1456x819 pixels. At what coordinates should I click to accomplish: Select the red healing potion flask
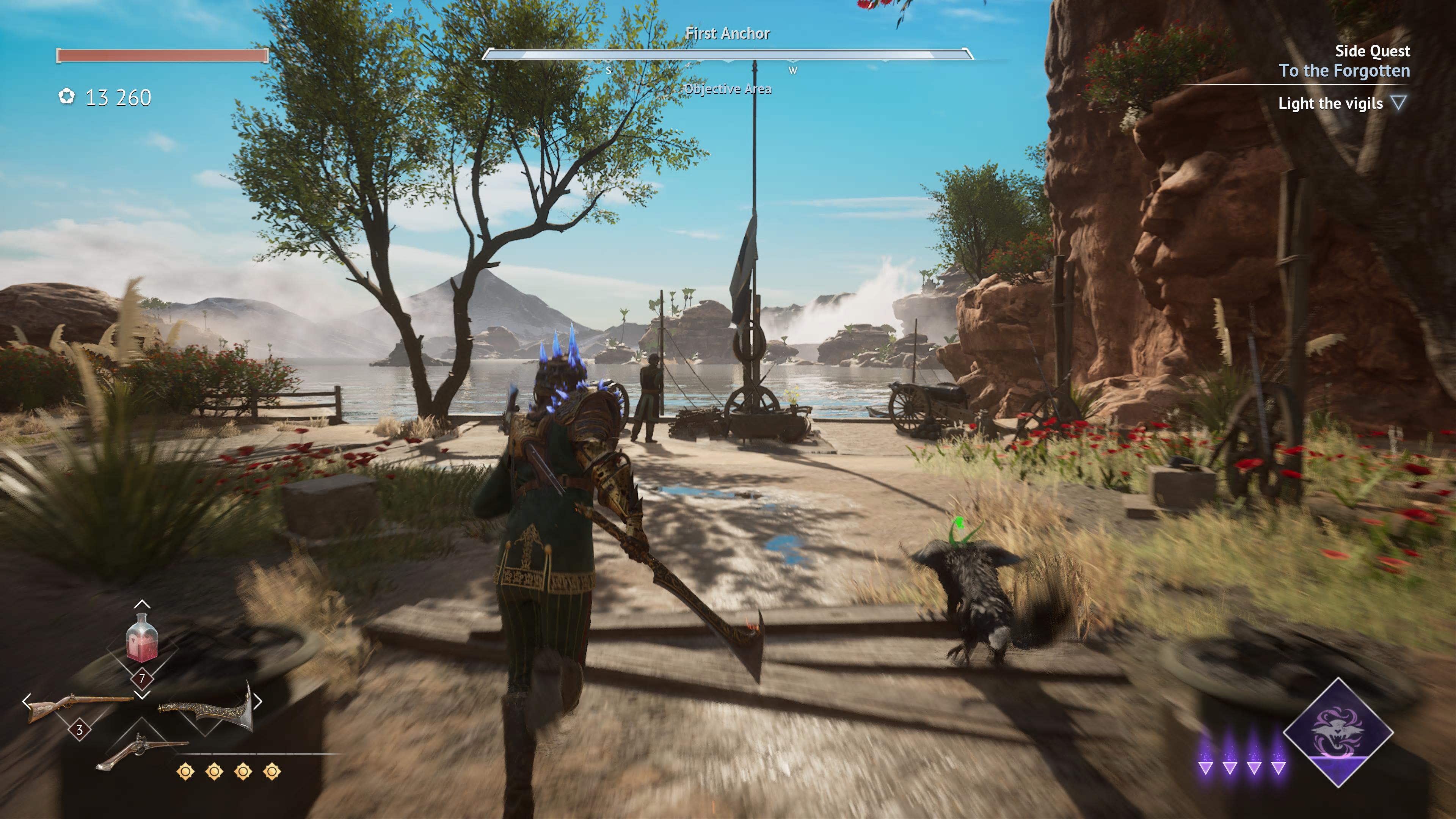click(141, 639)
